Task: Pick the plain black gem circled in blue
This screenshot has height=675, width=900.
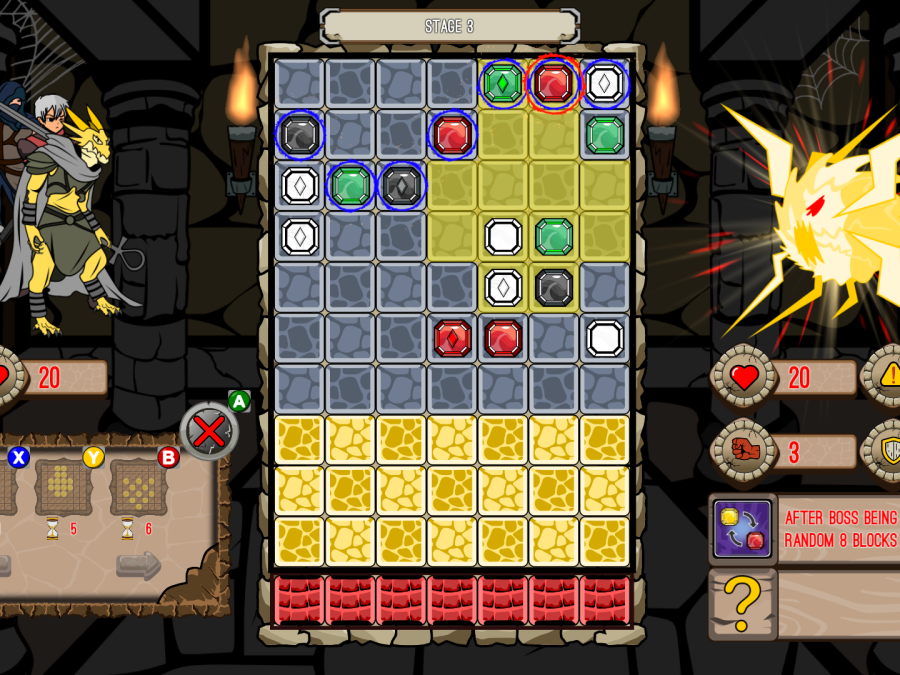Action: pos(300,134)
